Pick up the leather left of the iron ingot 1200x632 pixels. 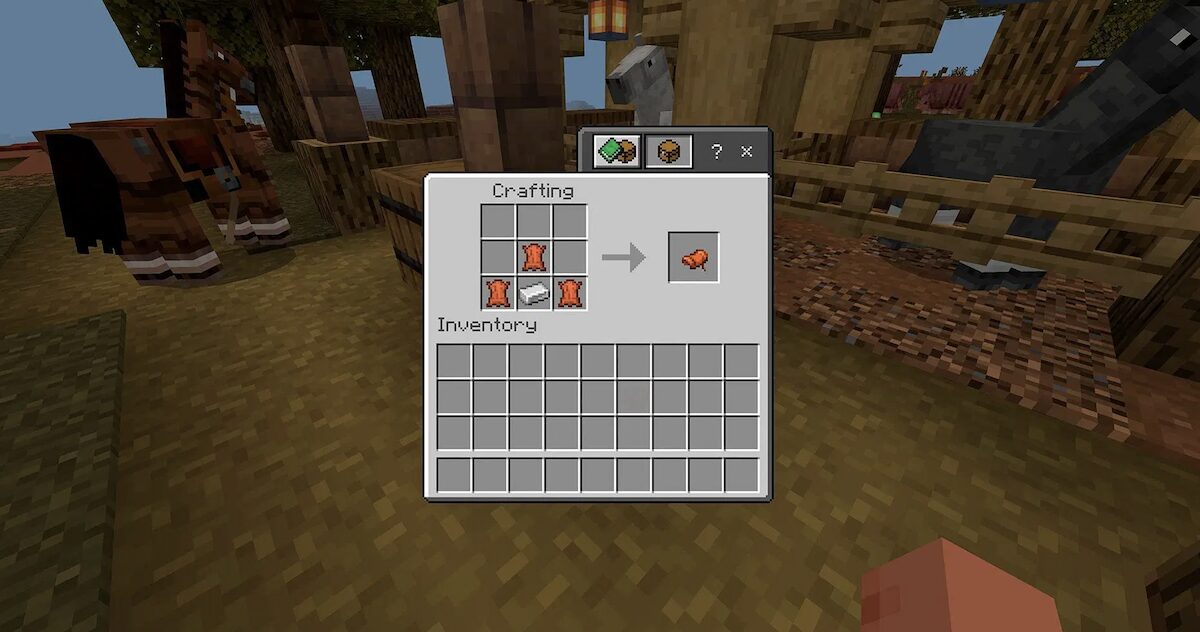[498, 293]
